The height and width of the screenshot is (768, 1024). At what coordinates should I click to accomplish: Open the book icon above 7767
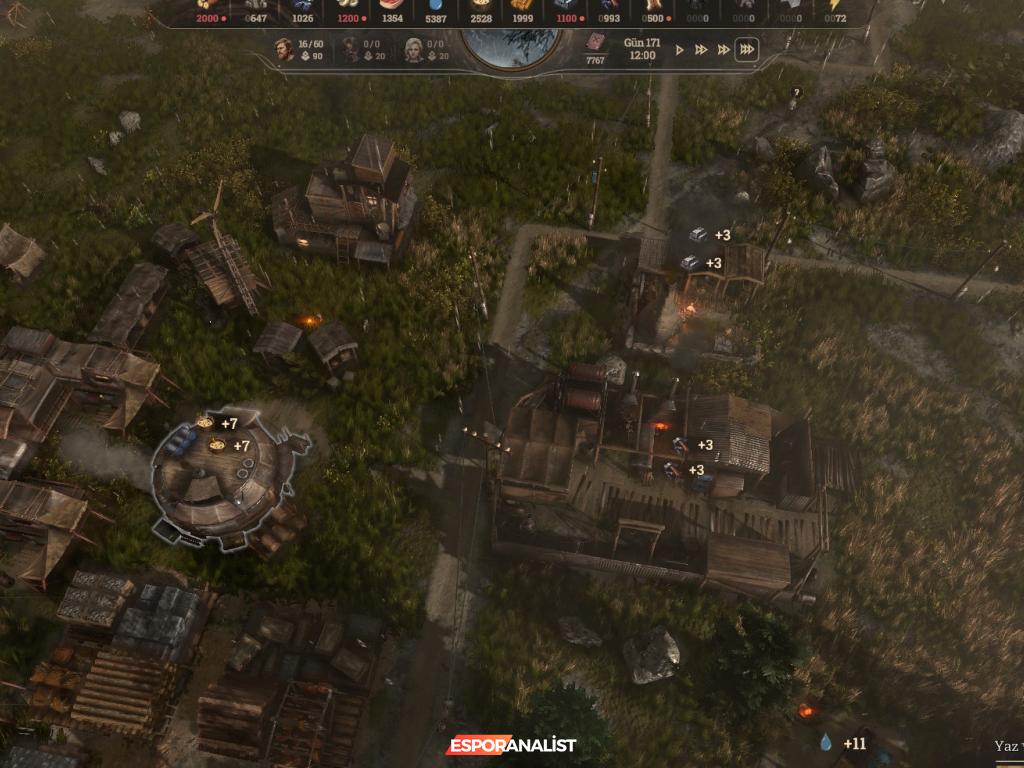pyautogui.click(x=595, y=43)
